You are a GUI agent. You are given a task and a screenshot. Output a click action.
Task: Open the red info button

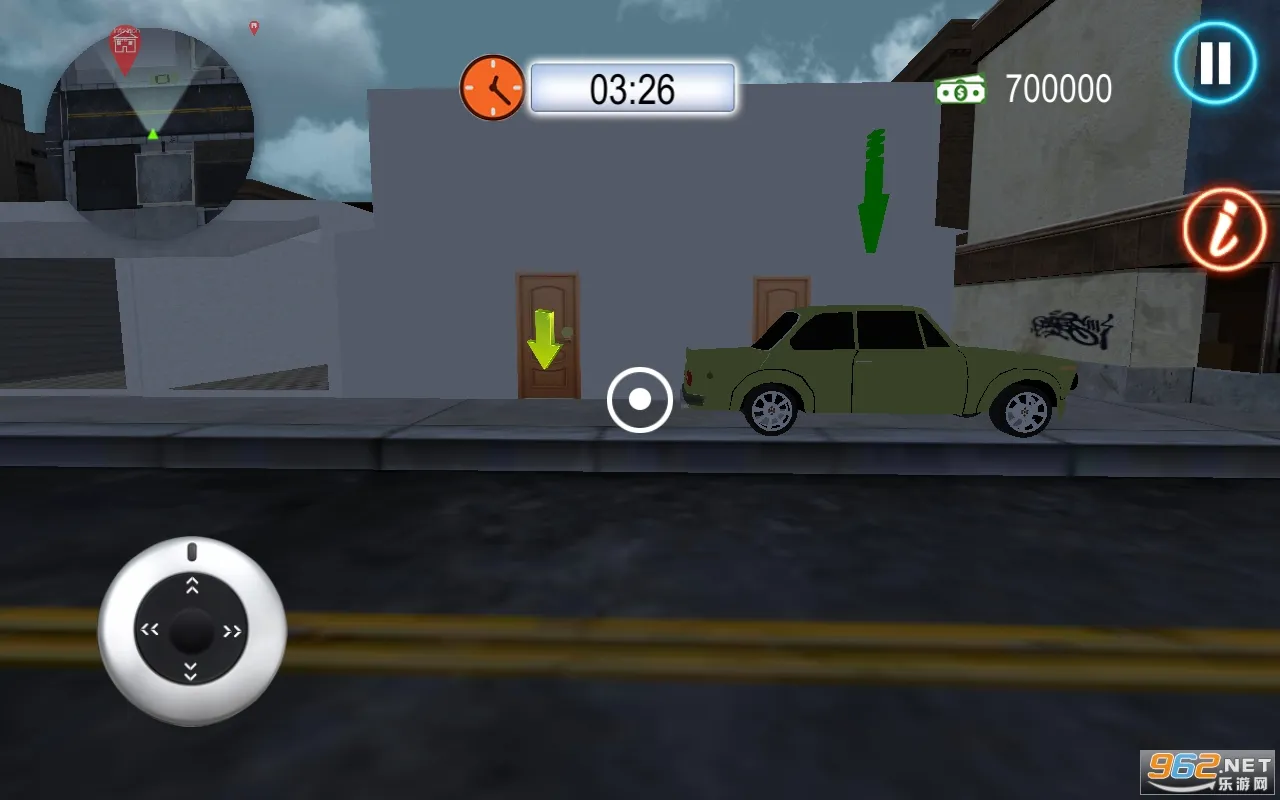click(x=1224, y=229)
